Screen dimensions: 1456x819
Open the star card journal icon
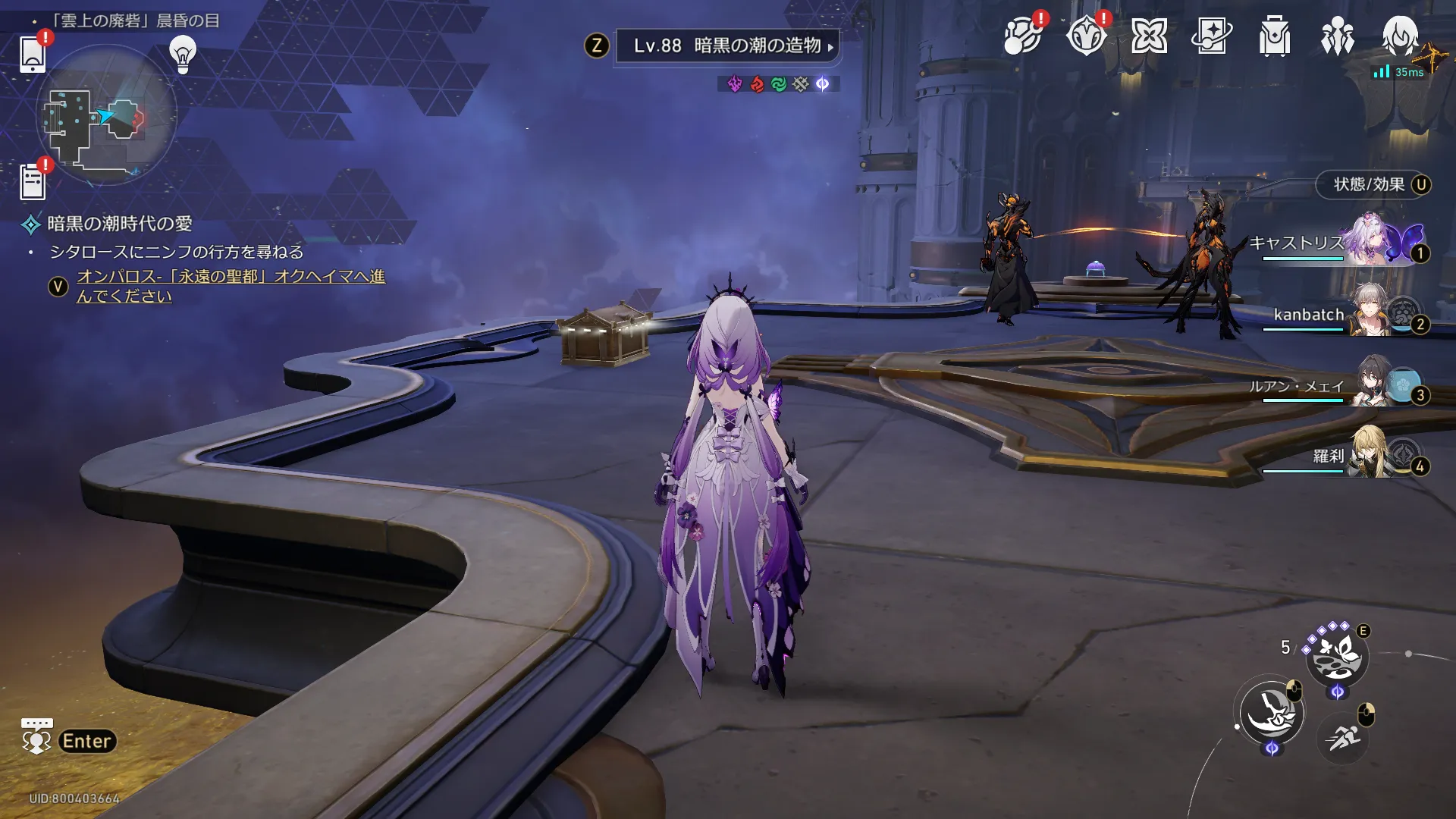click(1212, 36)
